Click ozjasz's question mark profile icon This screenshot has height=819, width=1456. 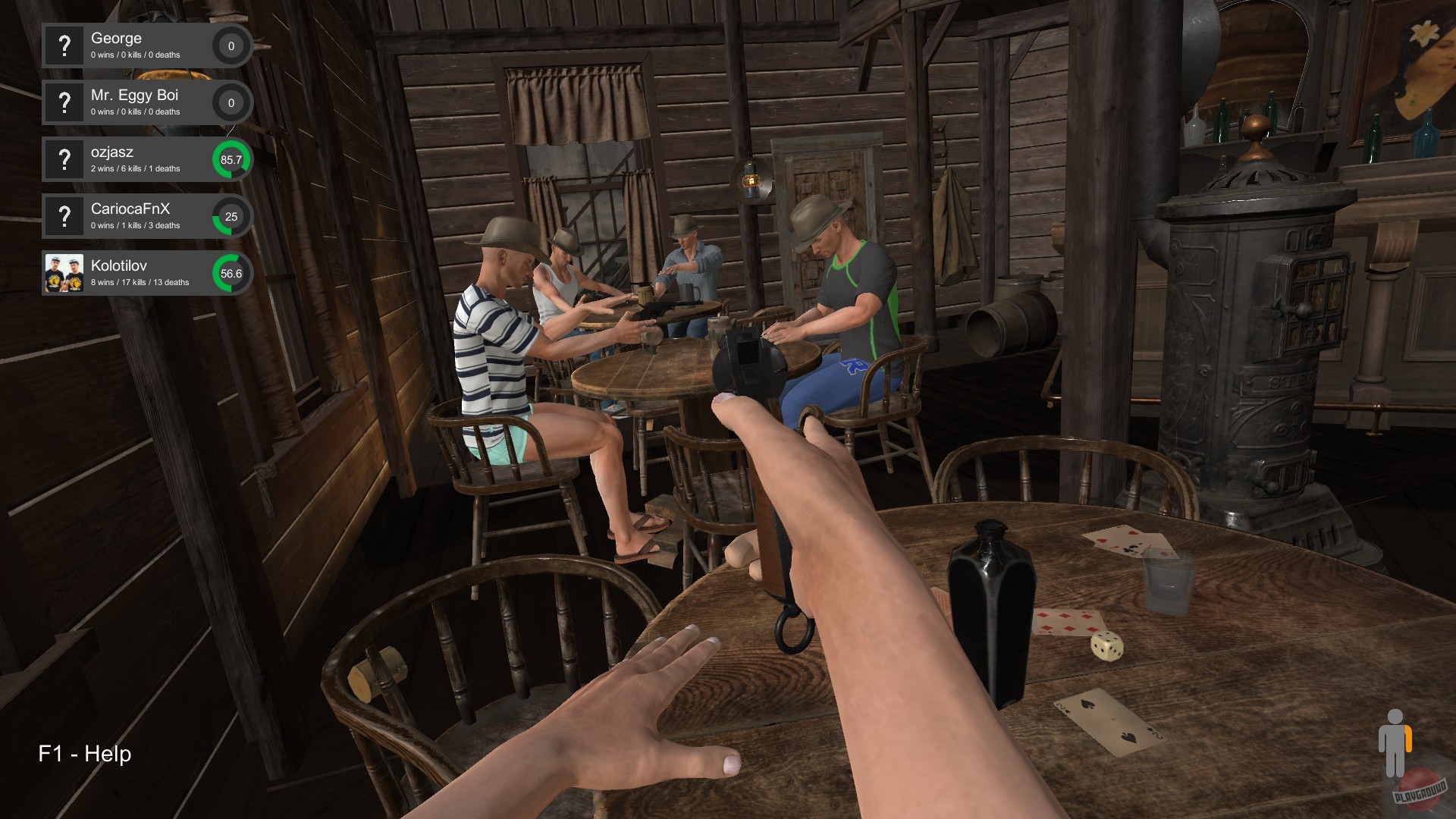(64, 159)
